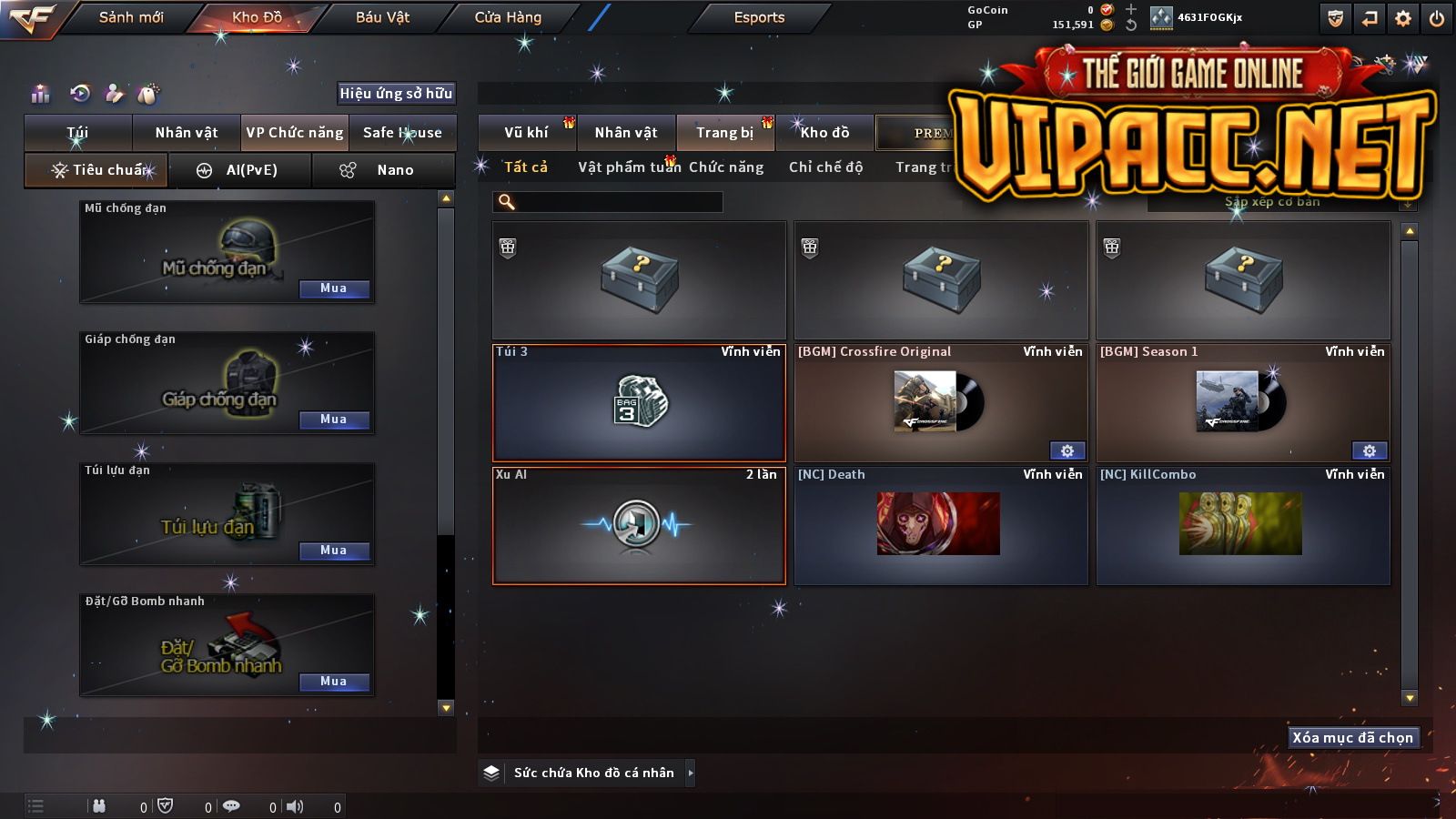Click the Xóa mục đã chọn button
1456x819 pixels.
click(x=1353, y=737)
